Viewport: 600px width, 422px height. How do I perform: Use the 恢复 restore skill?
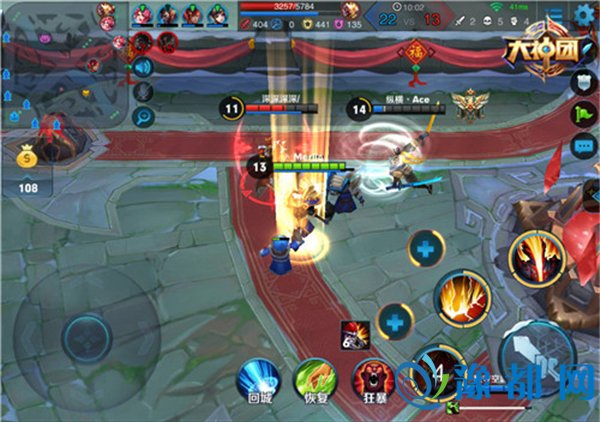(315, 379)
